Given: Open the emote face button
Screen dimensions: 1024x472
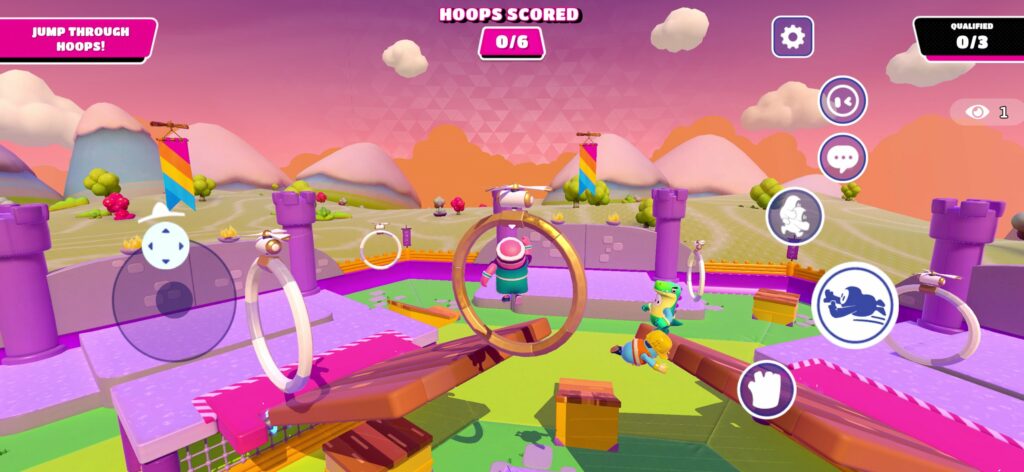Looking at the screenshot, I should [842, 101].
